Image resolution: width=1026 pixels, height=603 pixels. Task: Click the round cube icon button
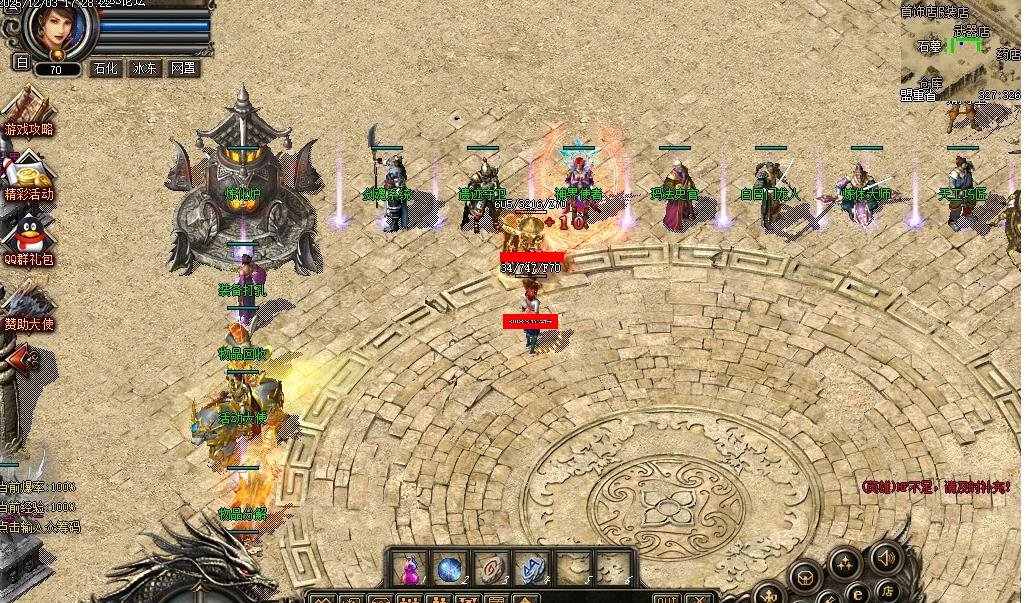click(806, 576)
